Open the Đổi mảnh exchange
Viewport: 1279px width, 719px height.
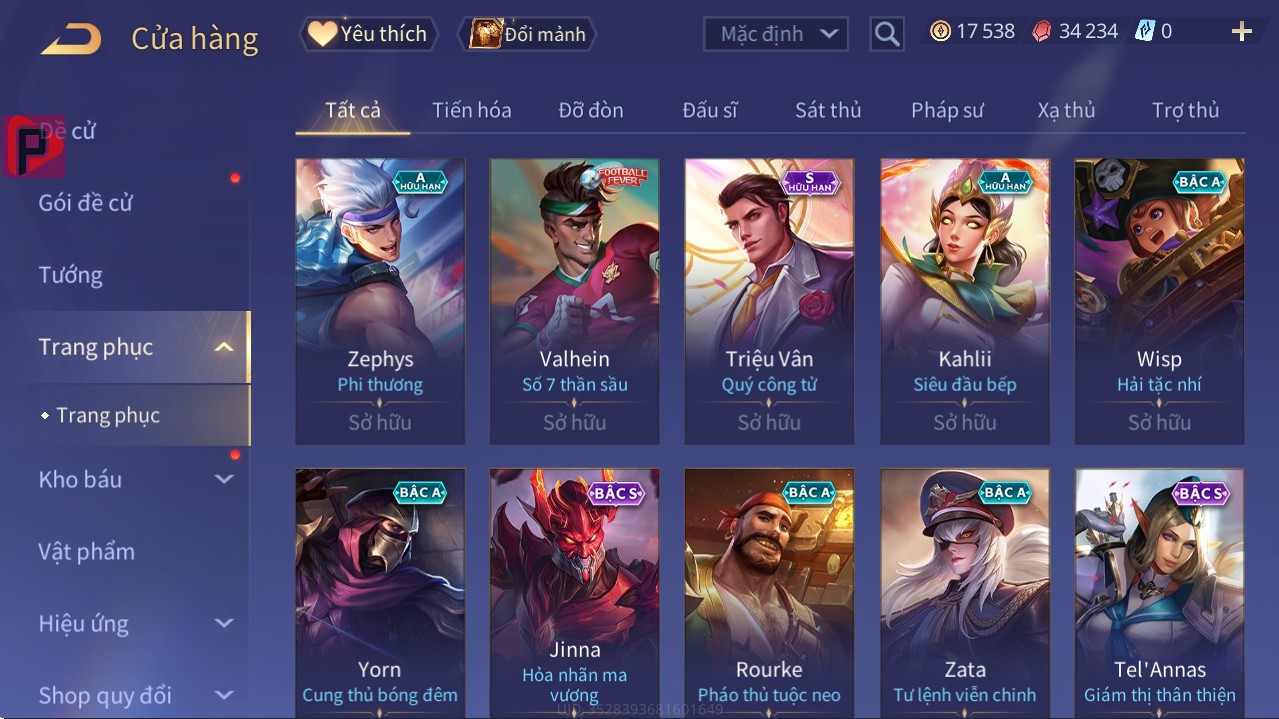click(527, 34)
